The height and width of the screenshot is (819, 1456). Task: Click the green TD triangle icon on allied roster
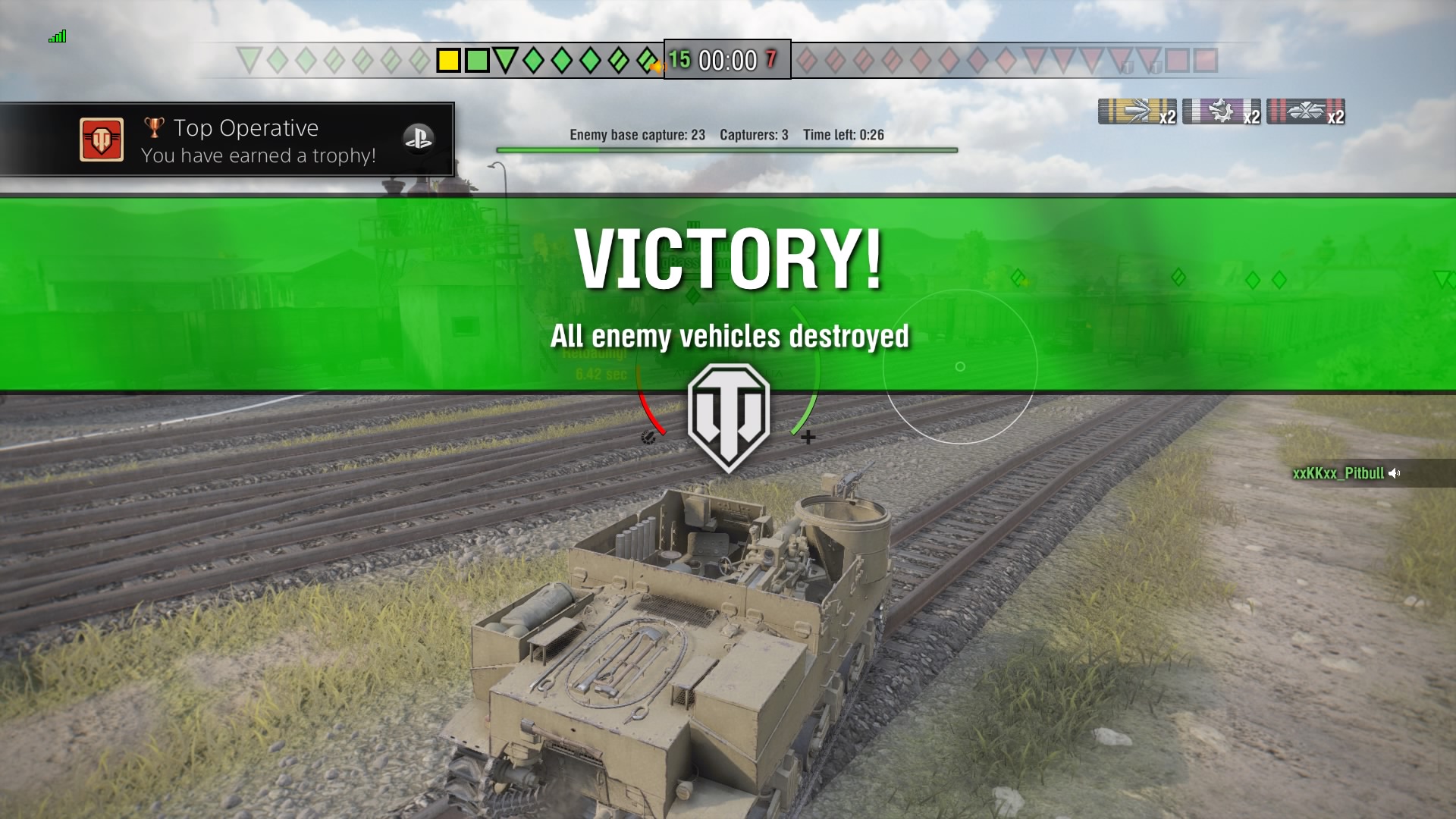[506, 59]
